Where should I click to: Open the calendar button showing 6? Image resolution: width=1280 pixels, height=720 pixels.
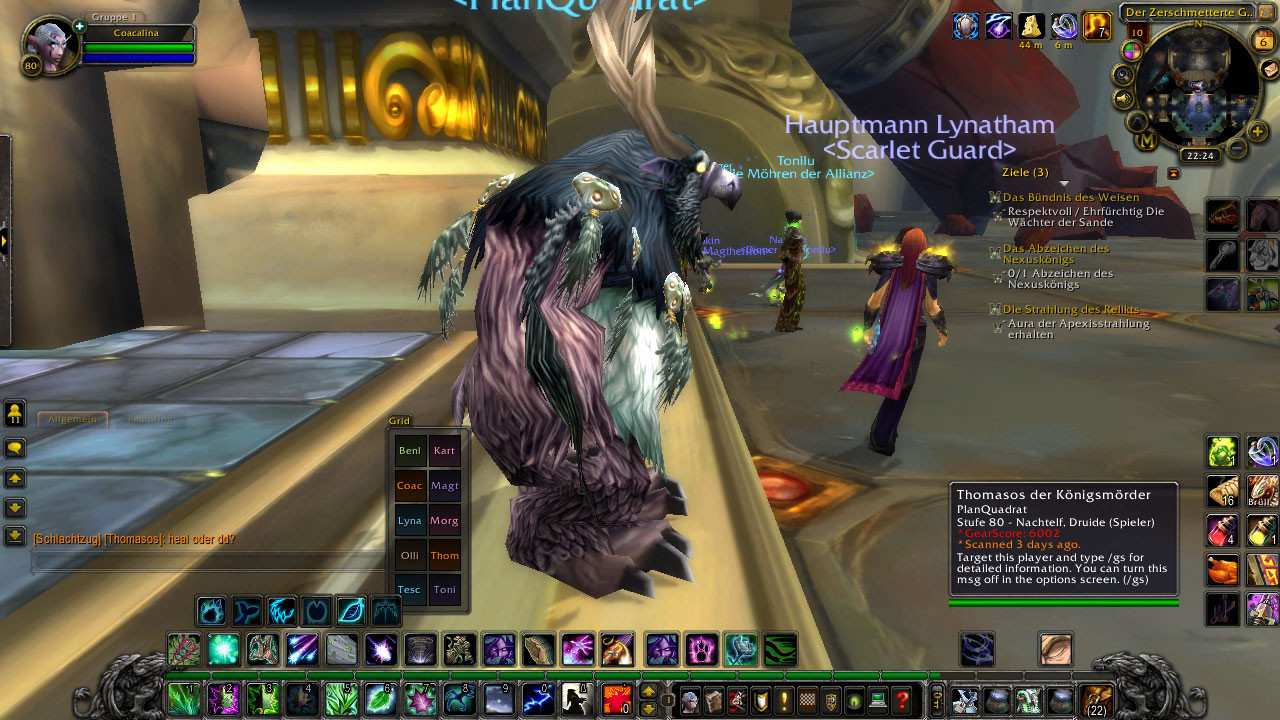point(1262,41)
